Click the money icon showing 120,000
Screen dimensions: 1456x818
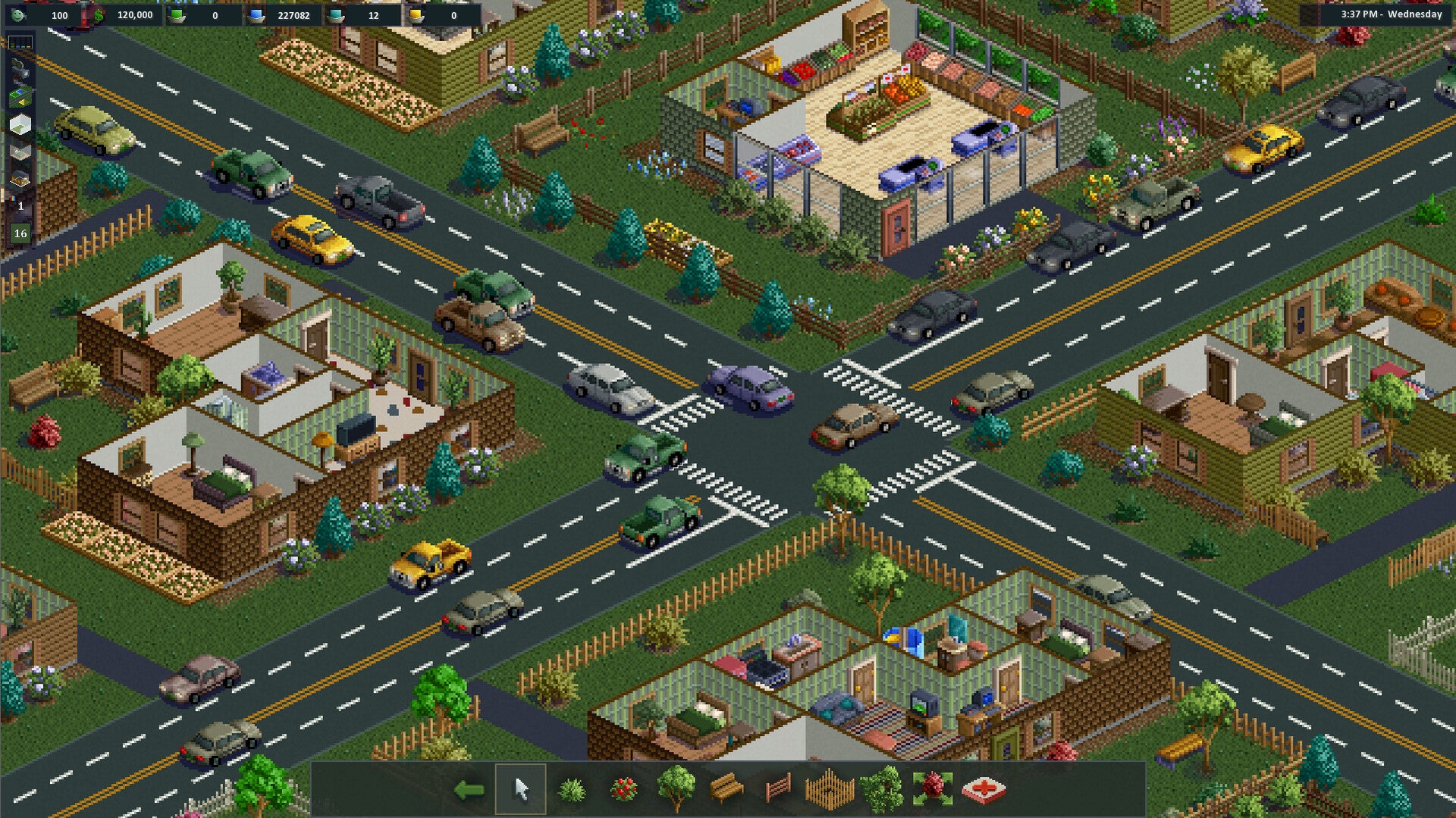point(99,14)
